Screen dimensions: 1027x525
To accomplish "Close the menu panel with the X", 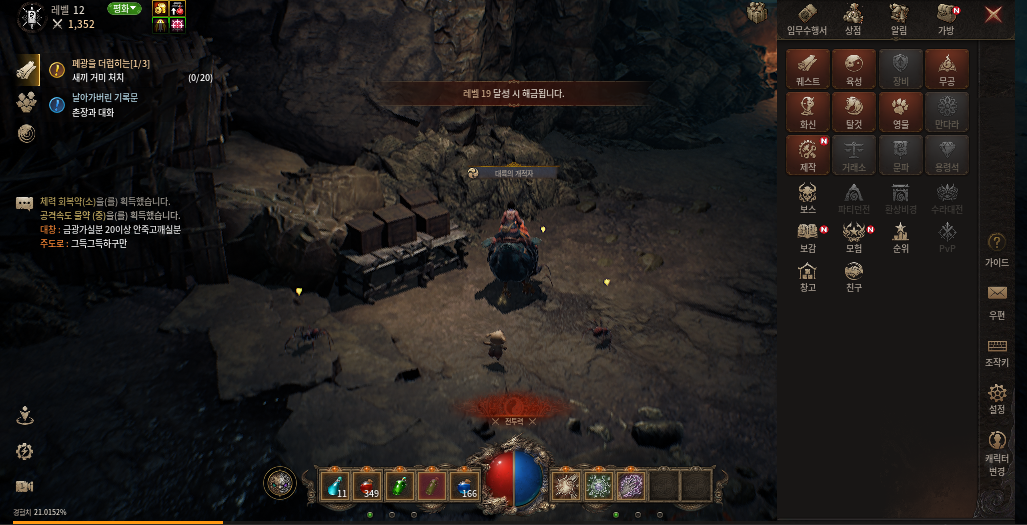I will click(993, 14).
